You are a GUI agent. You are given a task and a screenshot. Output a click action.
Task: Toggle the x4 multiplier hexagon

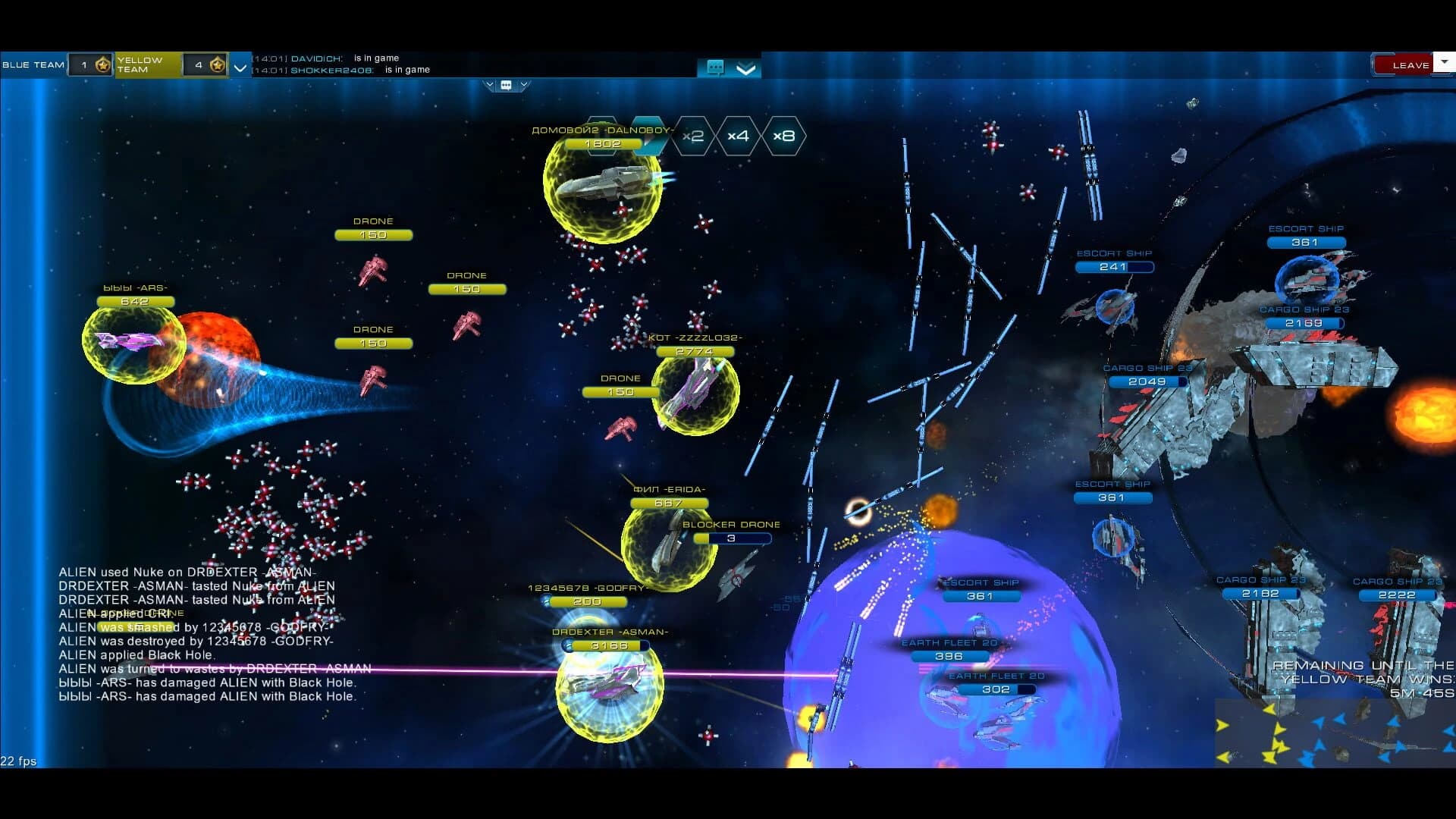pos(737,137)
